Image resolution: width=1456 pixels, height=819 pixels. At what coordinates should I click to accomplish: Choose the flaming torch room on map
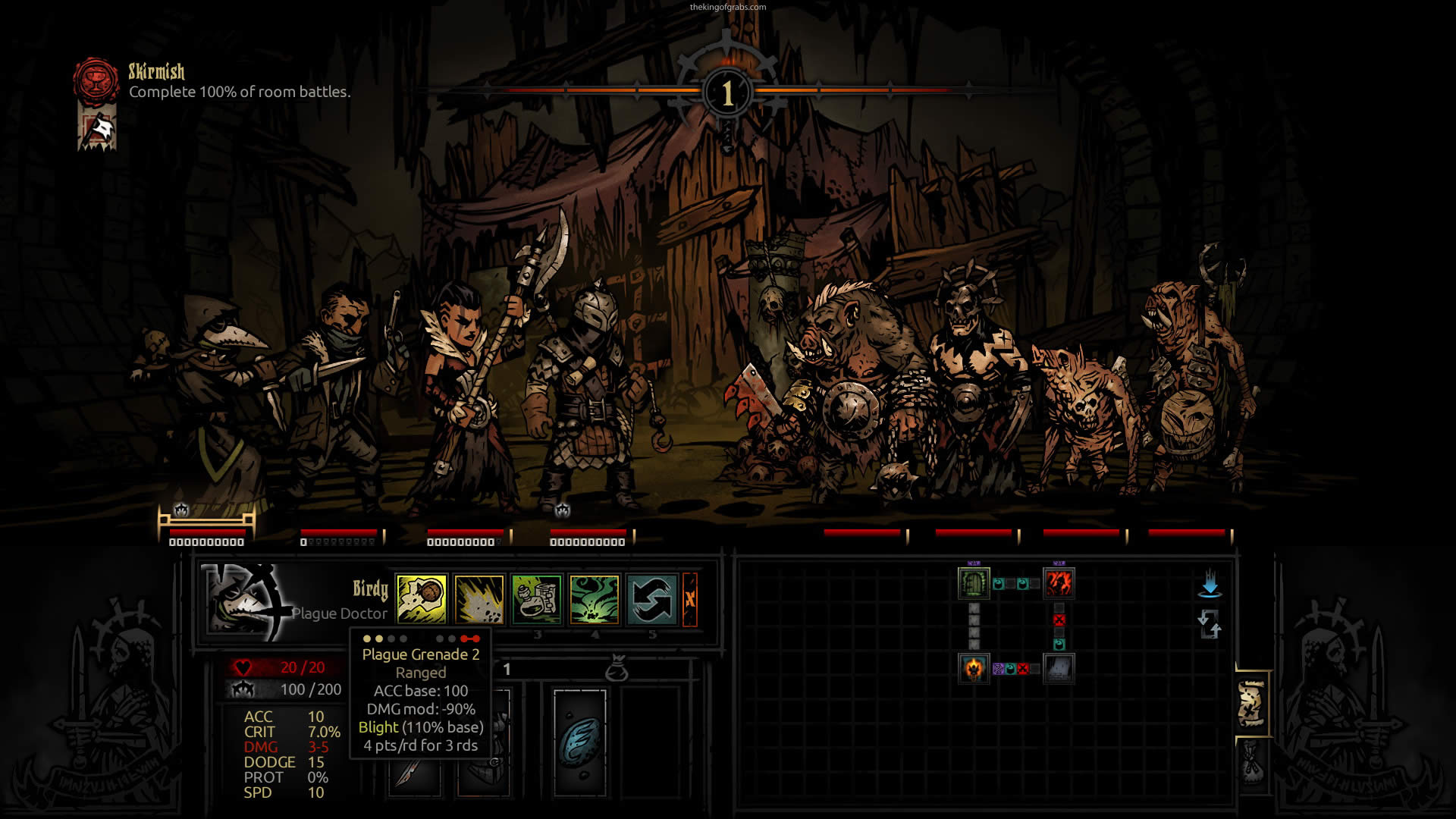(974, 668)
